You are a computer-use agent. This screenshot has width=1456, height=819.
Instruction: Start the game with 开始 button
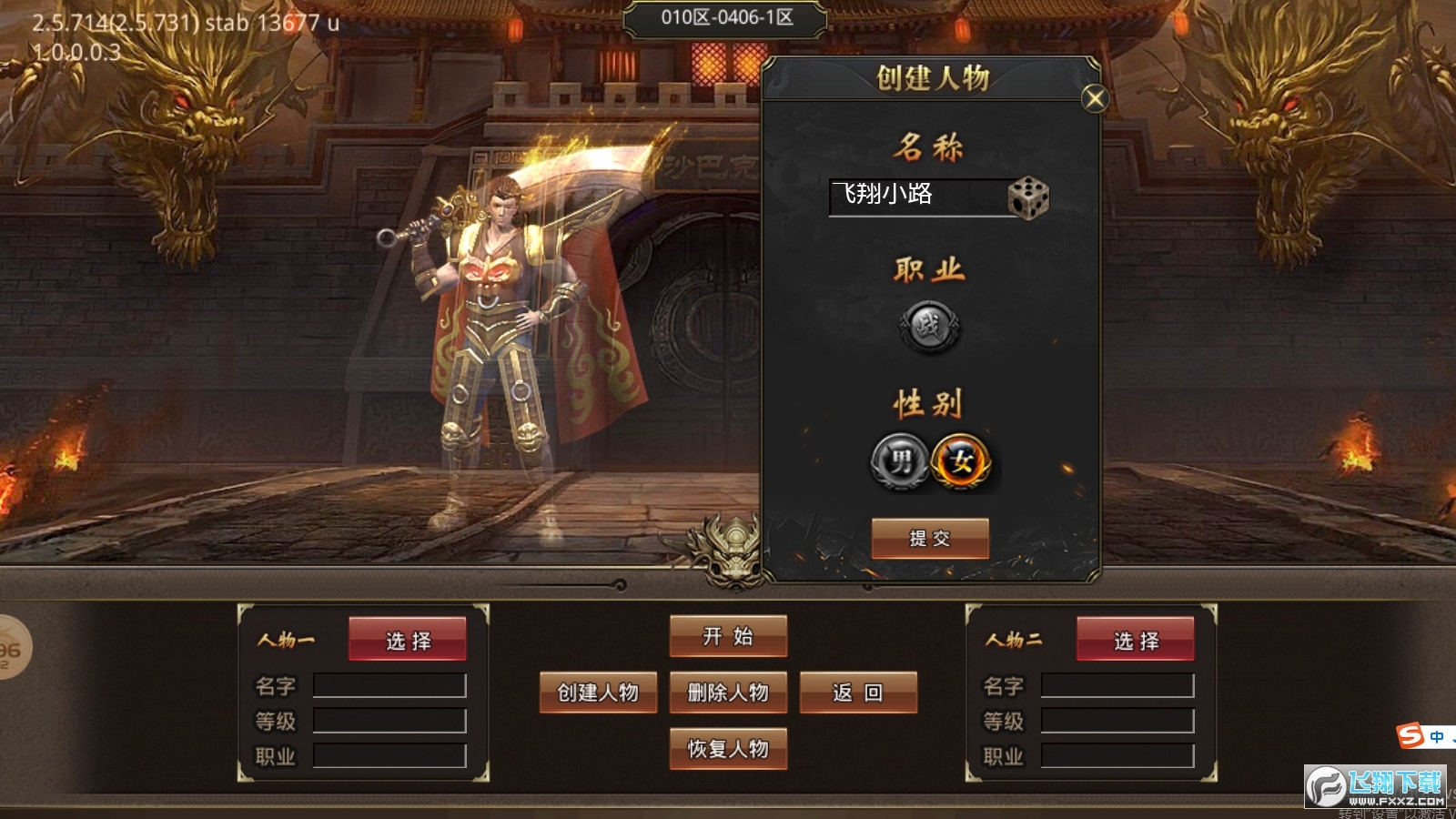pyautogui.click(x=728, y=636)
